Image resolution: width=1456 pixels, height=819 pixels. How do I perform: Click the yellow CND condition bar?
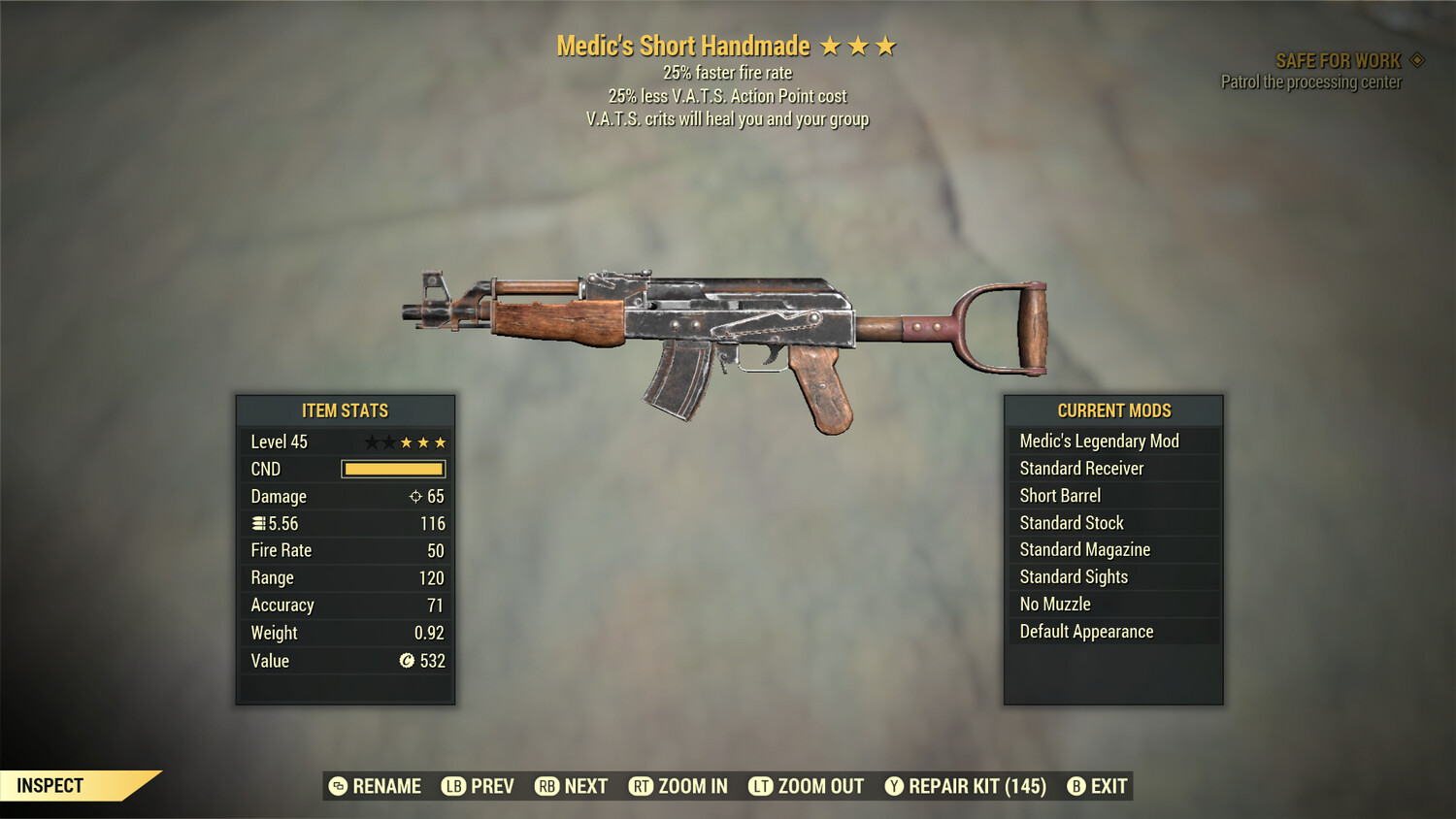click(392, 469)
